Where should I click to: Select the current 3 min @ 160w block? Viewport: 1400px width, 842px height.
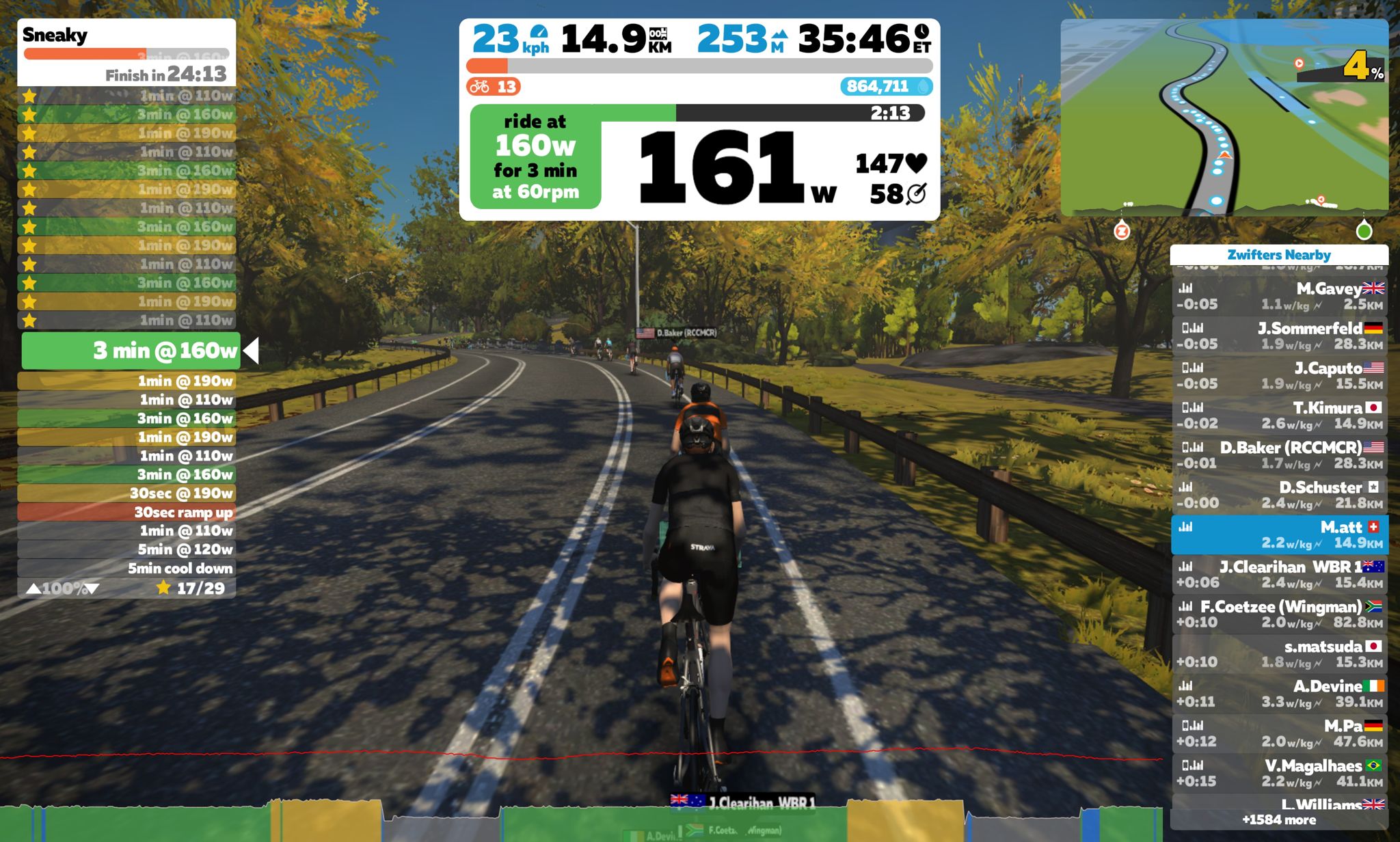pos(131,351)
